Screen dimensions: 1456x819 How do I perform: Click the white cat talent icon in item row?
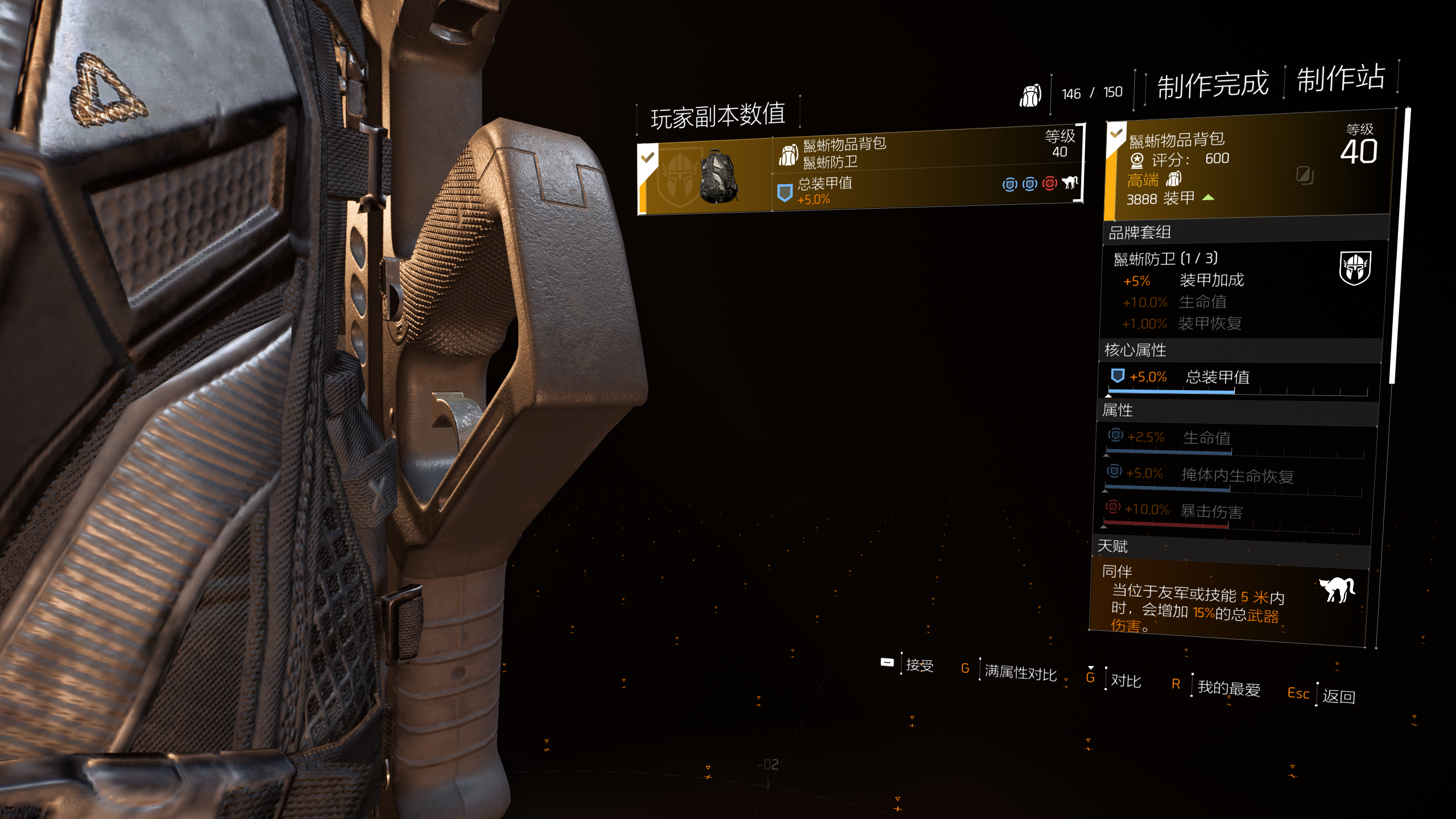1070,183
